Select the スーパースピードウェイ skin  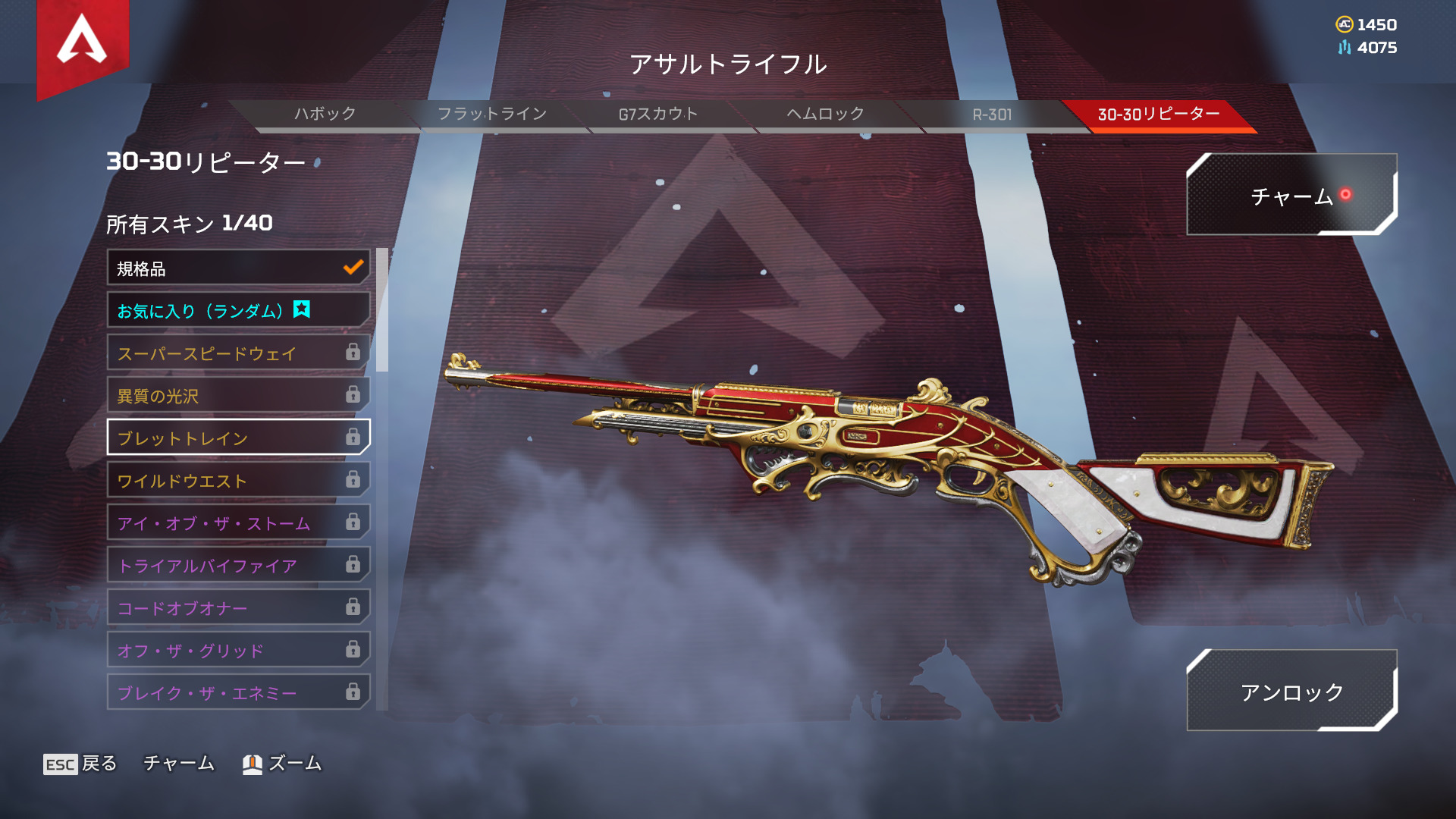coord(238,353)
